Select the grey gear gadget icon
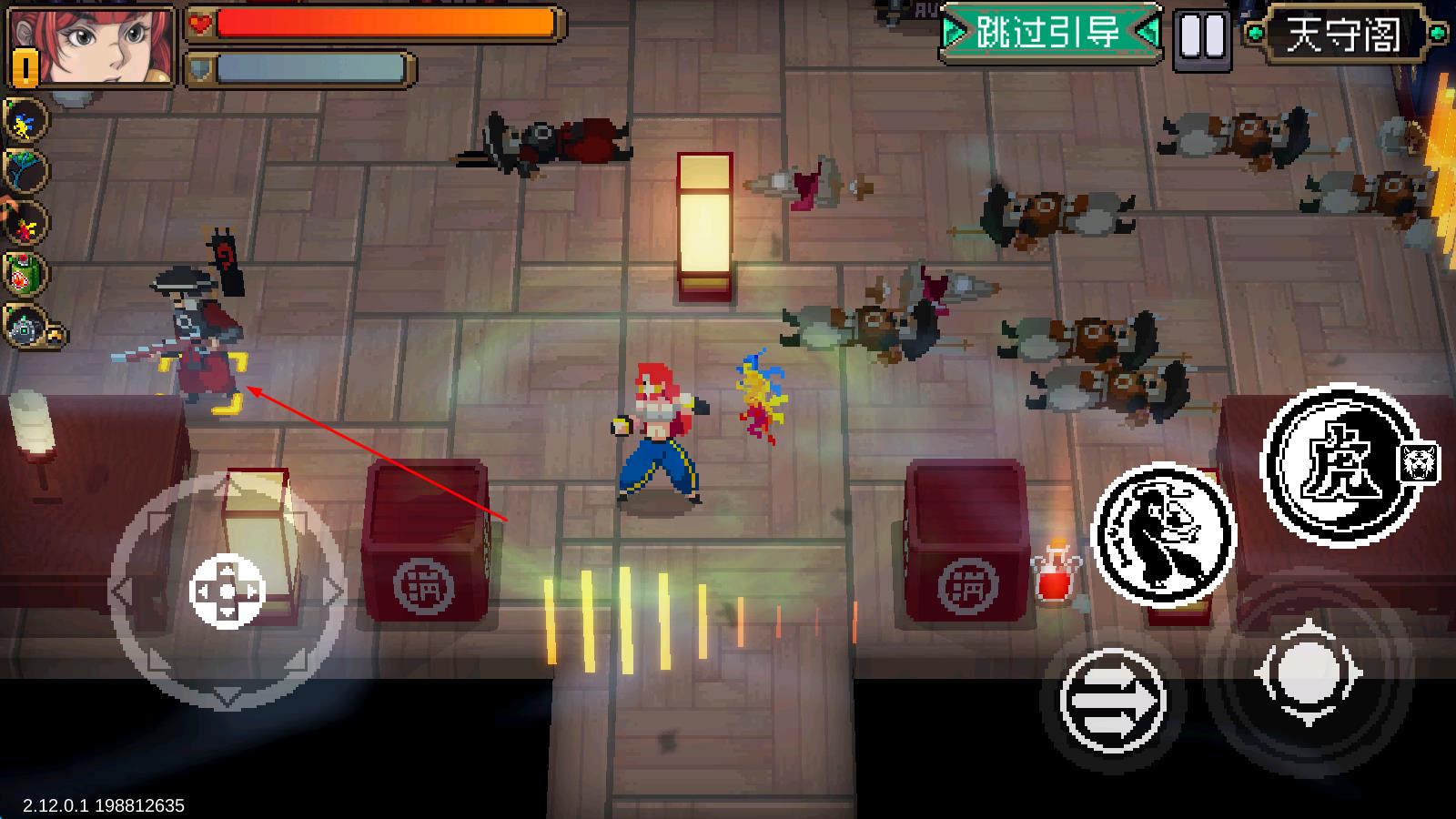Image resolution: width=1456 pixels, height=819 pixels. [x=25, y=327]
